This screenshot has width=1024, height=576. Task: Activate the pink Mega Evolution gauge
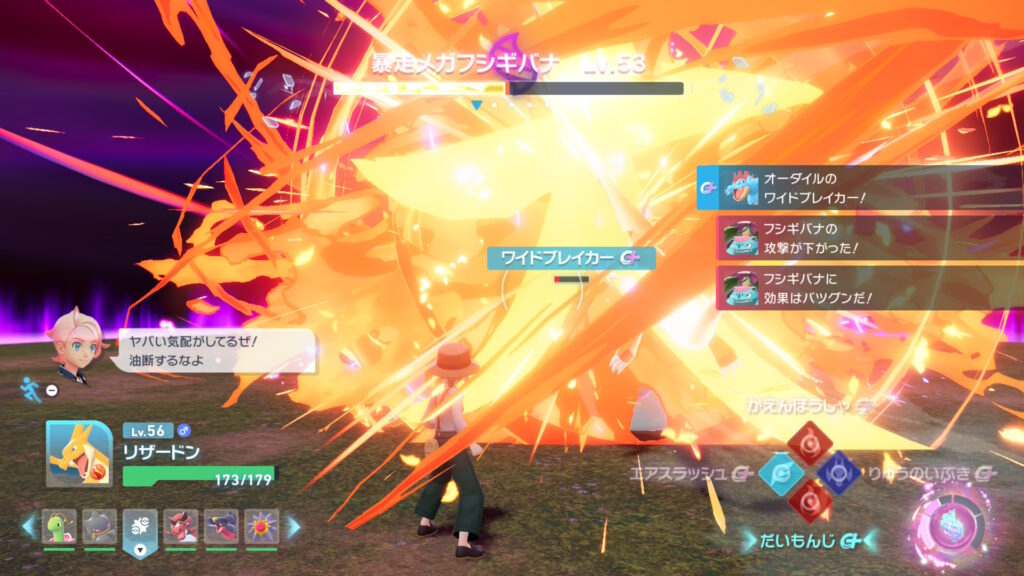(950, 523)
